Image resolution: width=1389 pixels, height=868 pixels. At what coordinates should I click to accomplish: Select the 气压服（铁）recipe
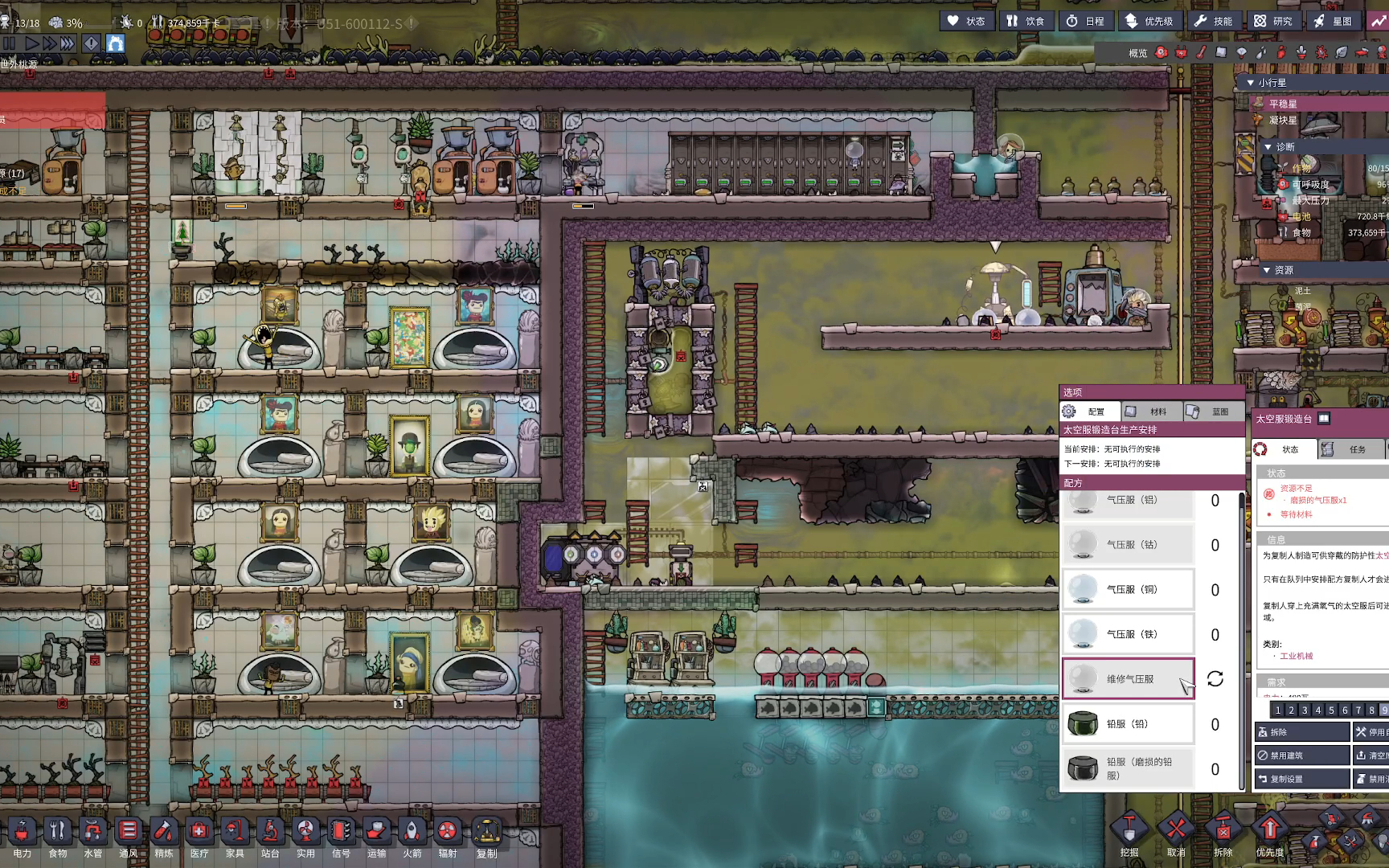pyautogui.click(x=1129, y=634)
